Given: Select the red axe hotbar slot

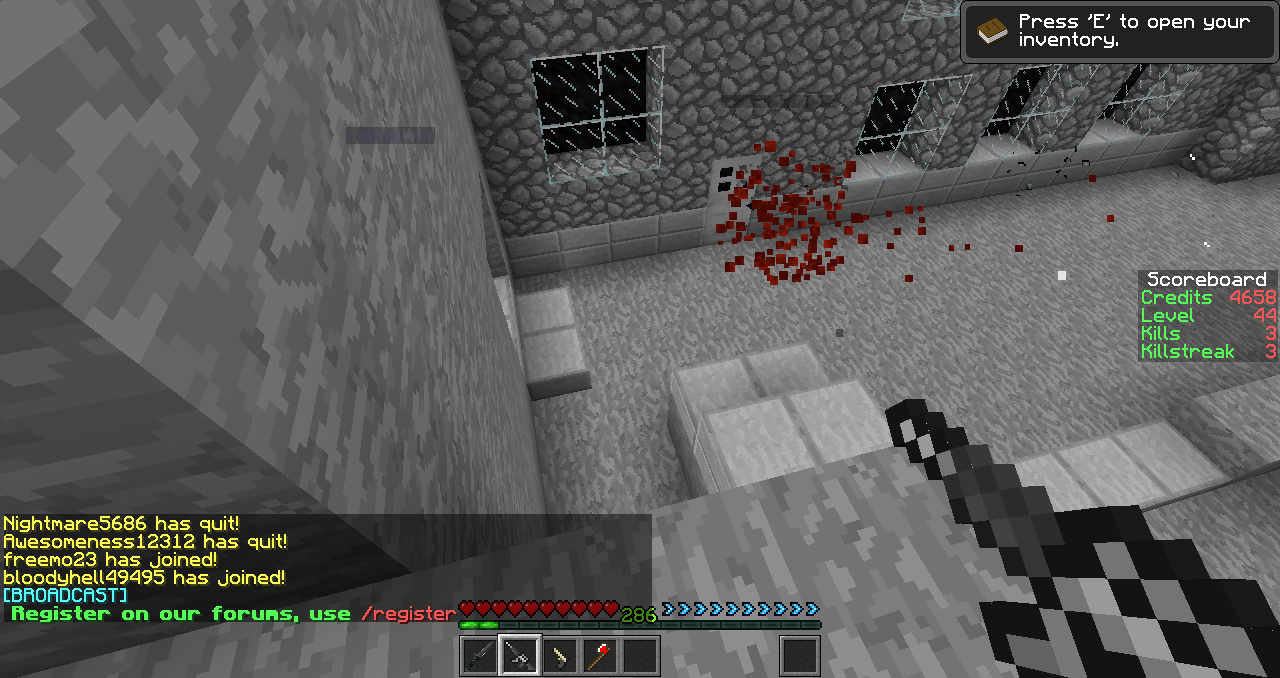Looking at the screenshot, I should click(x=600, y=656).
